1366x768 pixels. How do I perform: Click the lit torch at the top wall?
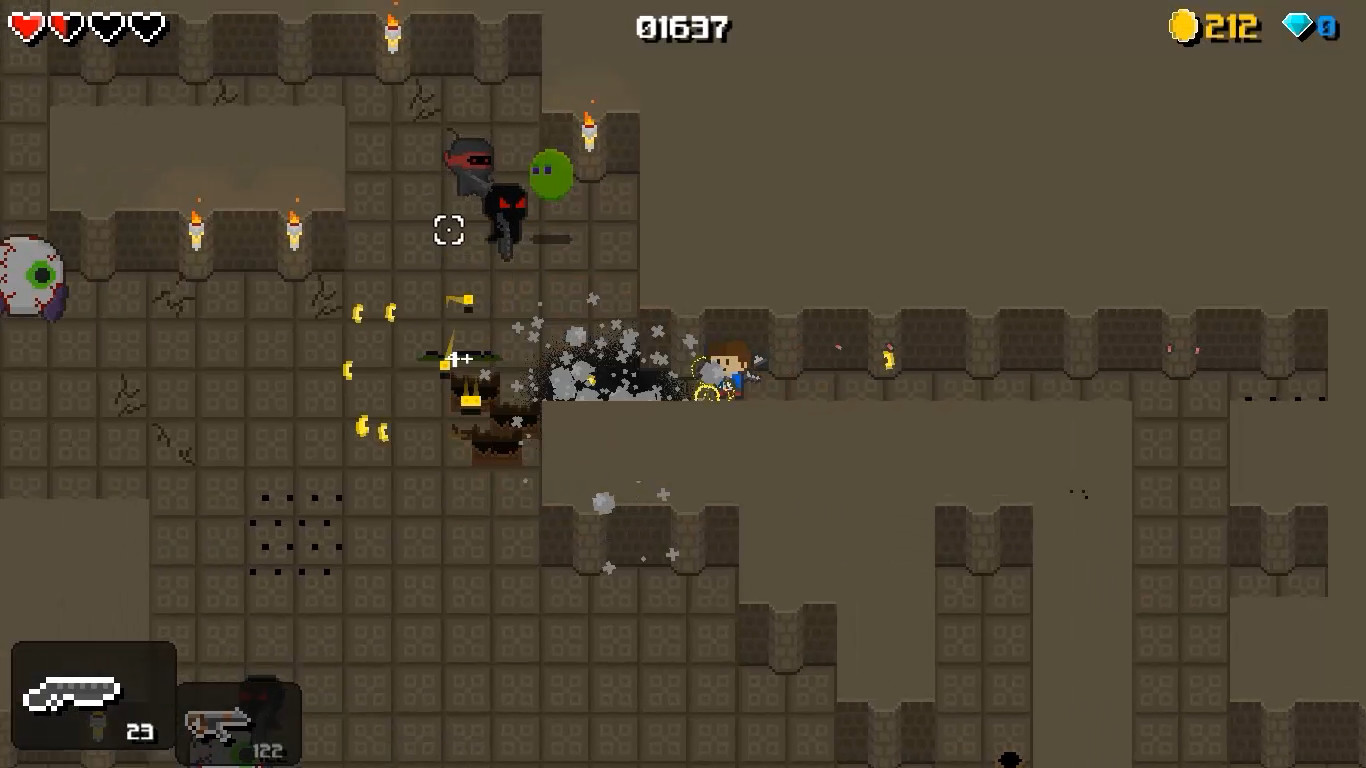click(392, 32)
